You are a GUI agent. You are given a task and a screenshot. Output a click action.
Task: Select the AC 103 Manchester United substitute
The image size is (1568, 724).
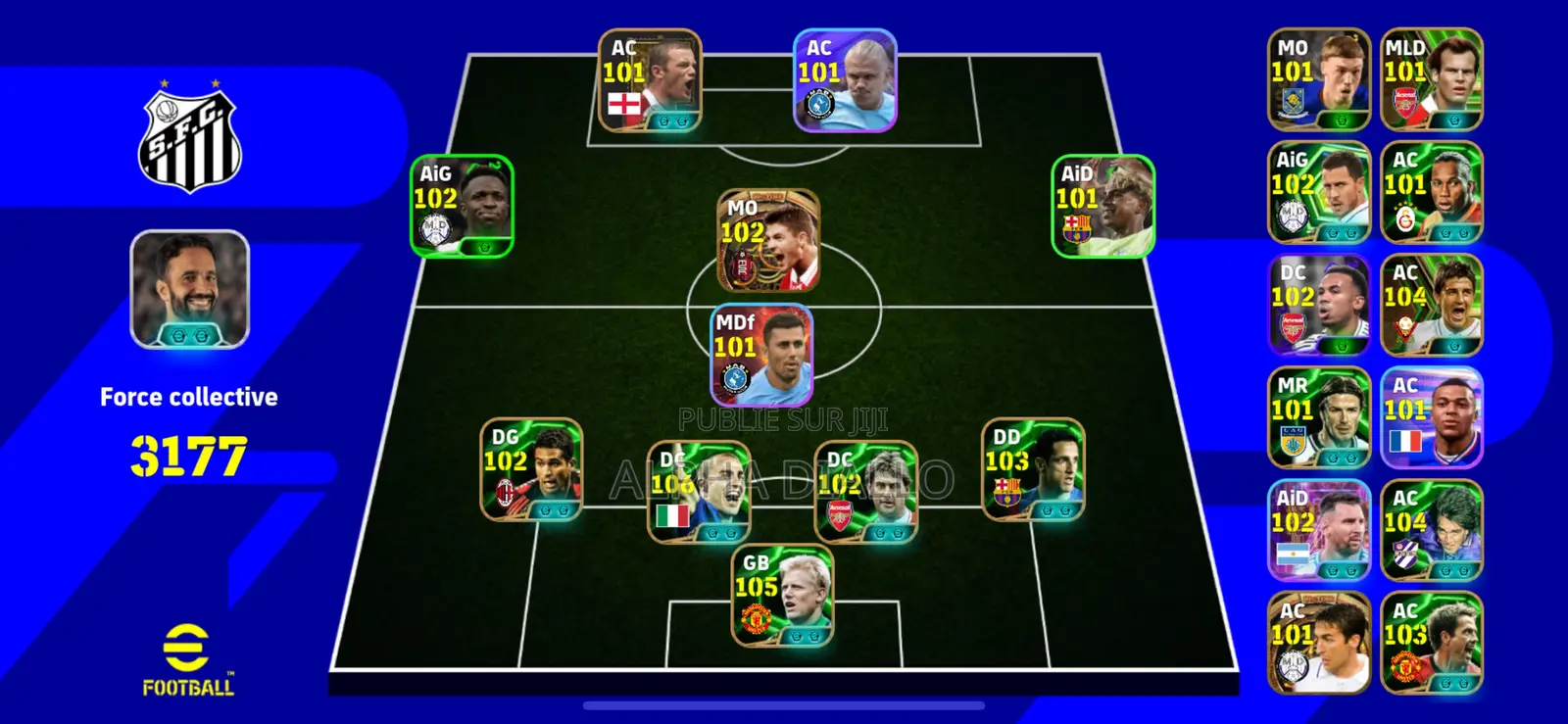point(1431,643)
